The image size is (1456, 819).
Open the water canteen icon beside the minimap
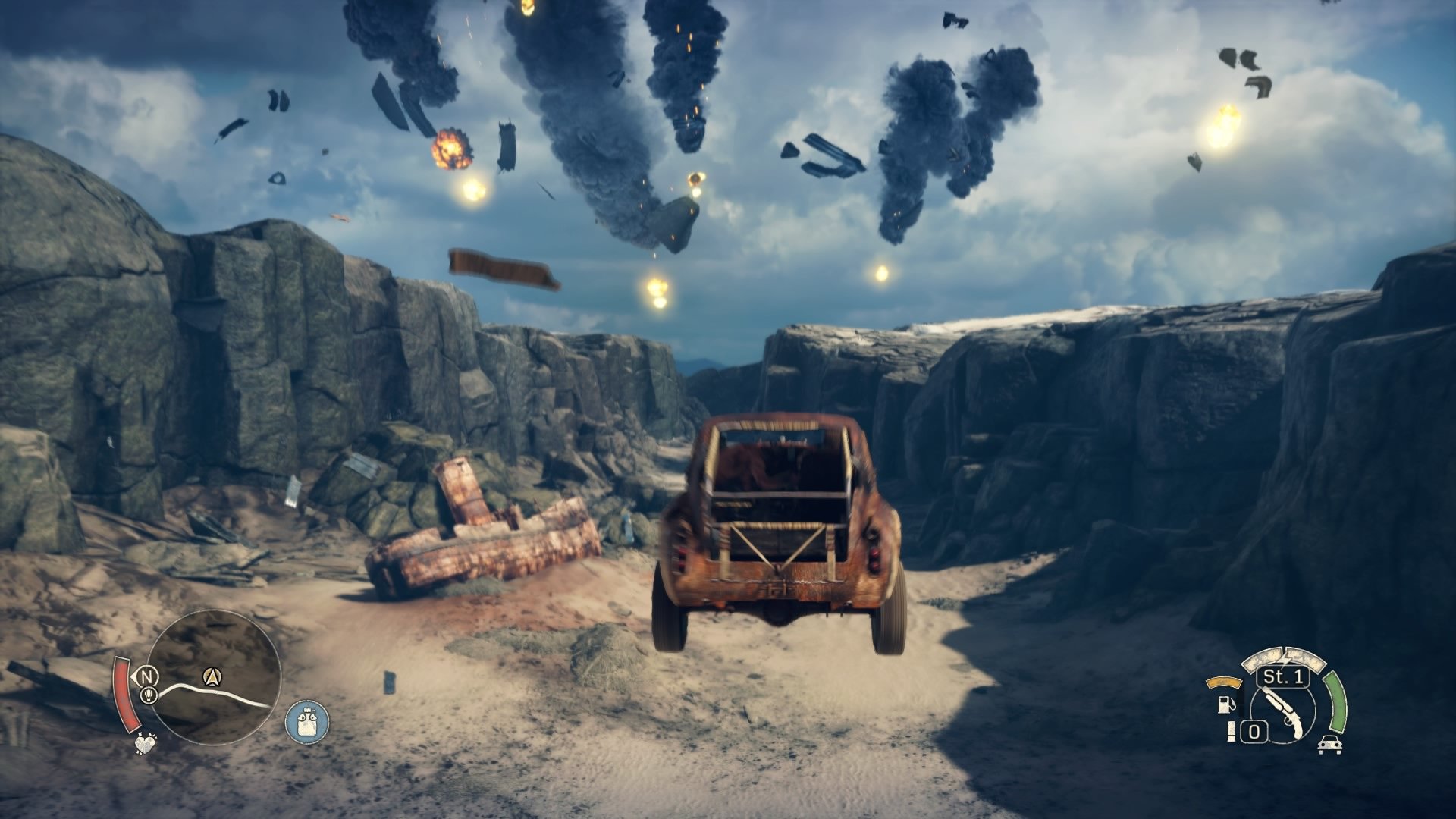point(307,722)
